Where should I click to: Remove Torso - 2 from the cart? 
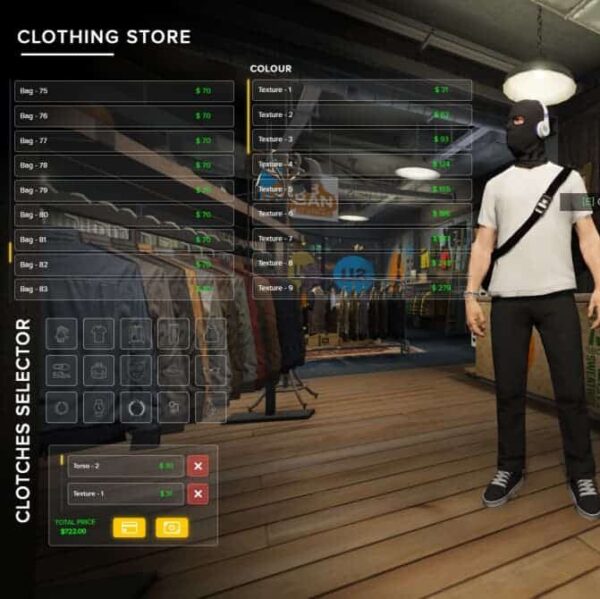(198, 466)
